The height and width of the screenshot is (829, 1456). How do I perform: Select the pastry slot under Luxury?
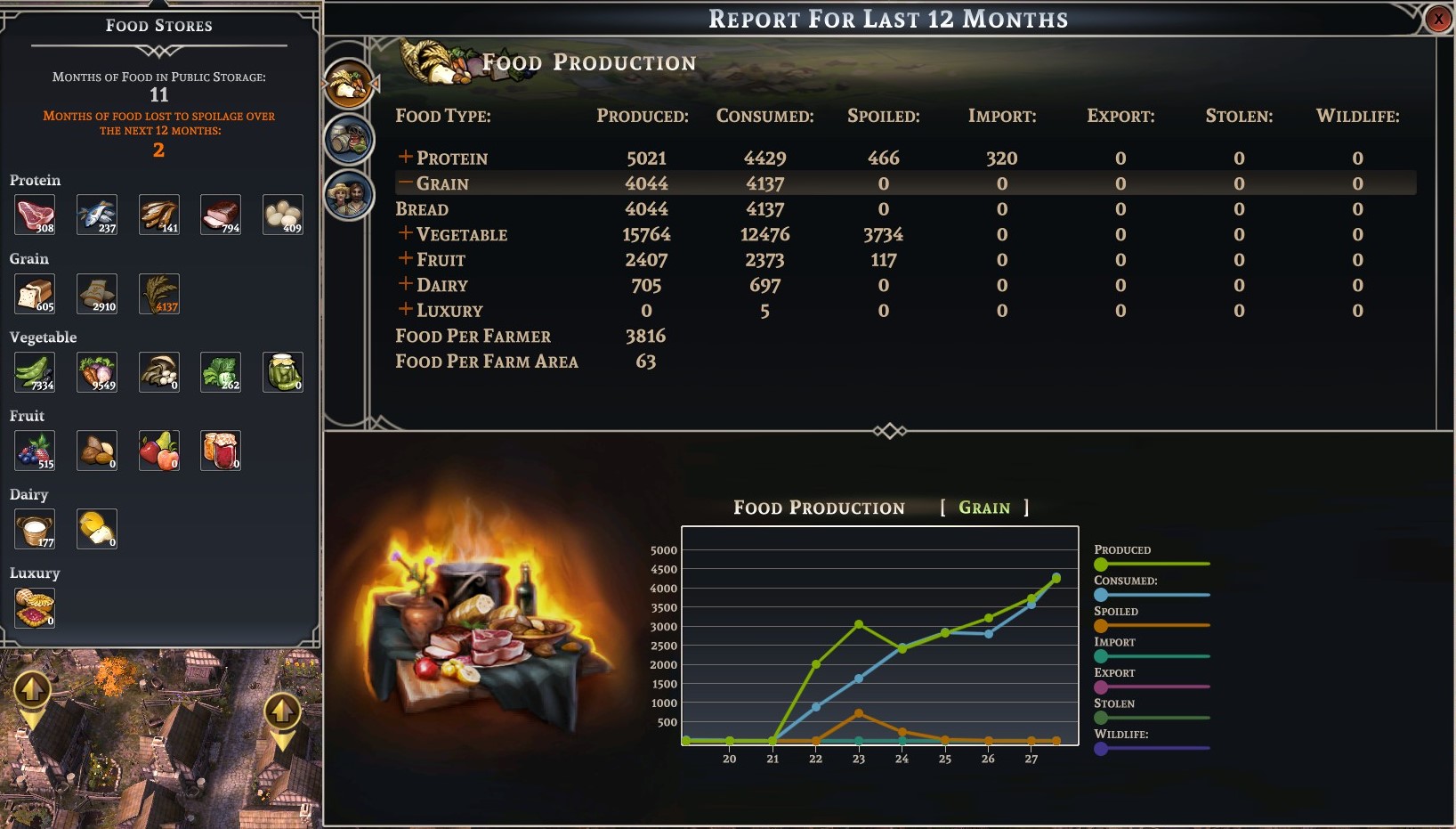click(35, 607)
